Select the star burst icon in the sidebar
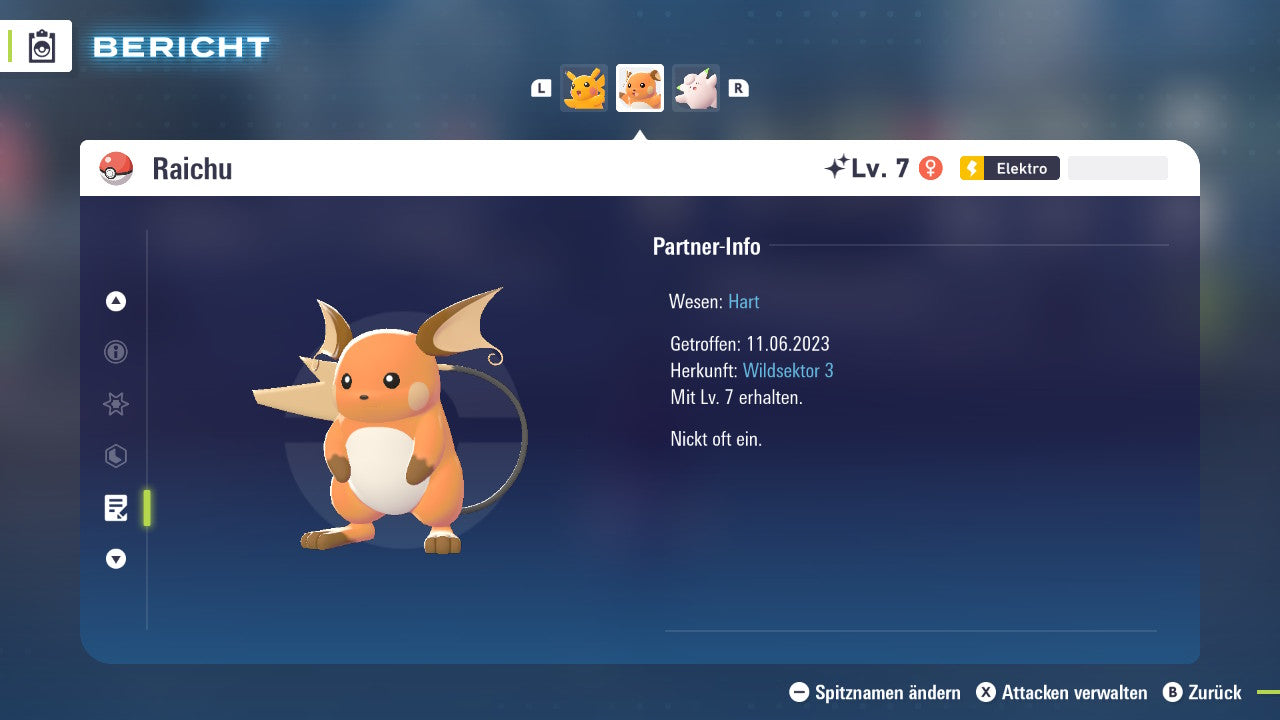This screenshot has width=1280, height=720. [115, 404]
